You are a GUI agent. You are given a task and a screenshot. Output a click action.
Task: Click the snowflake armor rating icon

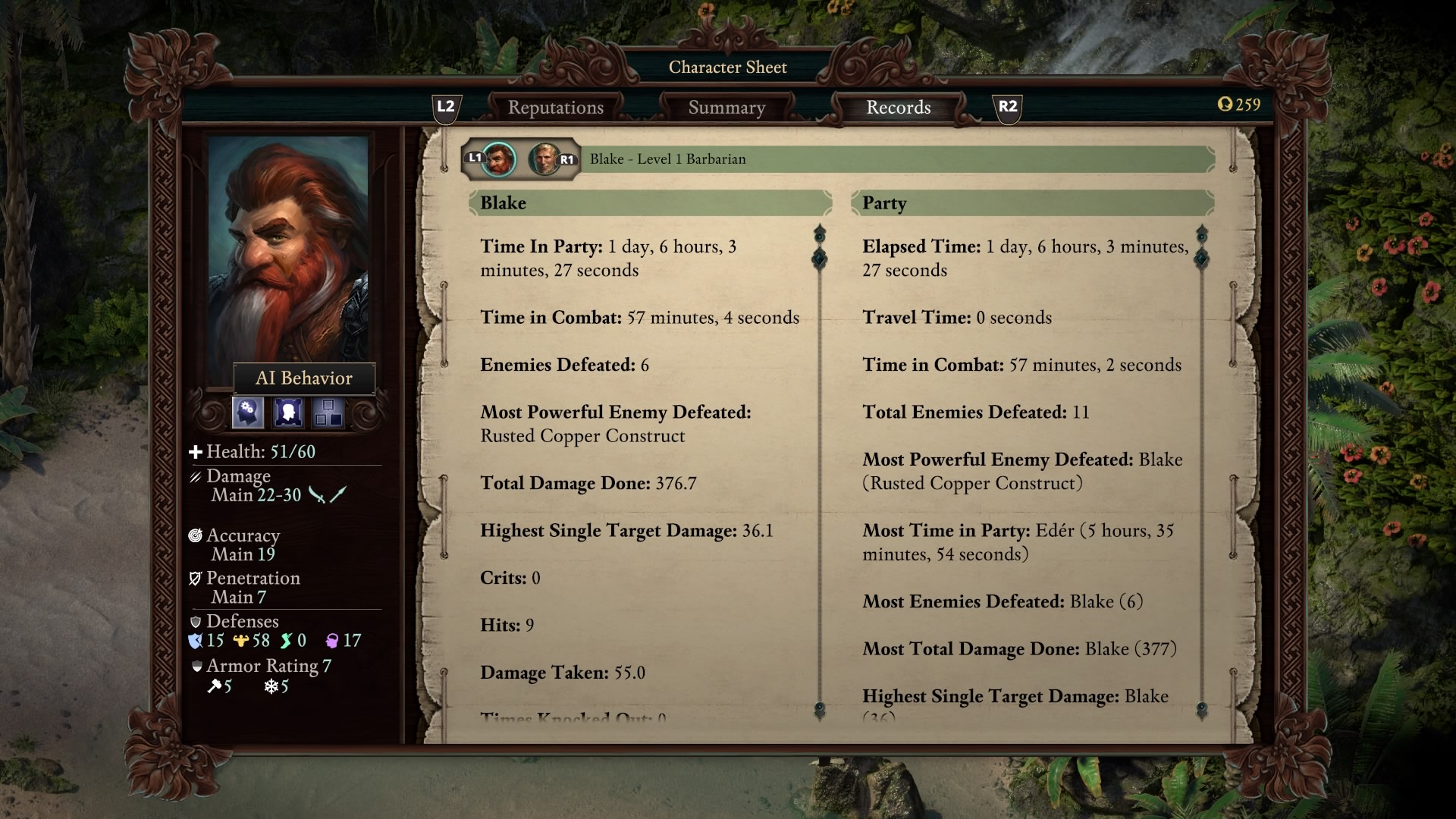[270, 685]
